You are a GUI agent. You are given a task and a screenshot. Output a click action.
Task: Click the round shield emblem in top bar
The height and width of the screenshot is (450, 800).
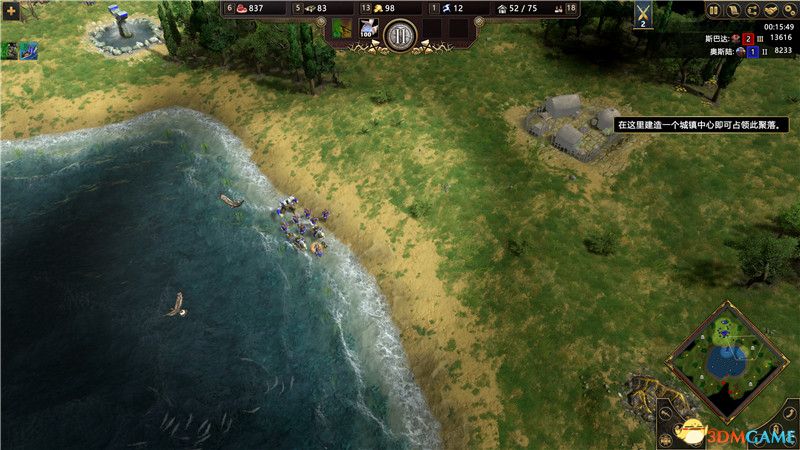(x=400, y=36)
